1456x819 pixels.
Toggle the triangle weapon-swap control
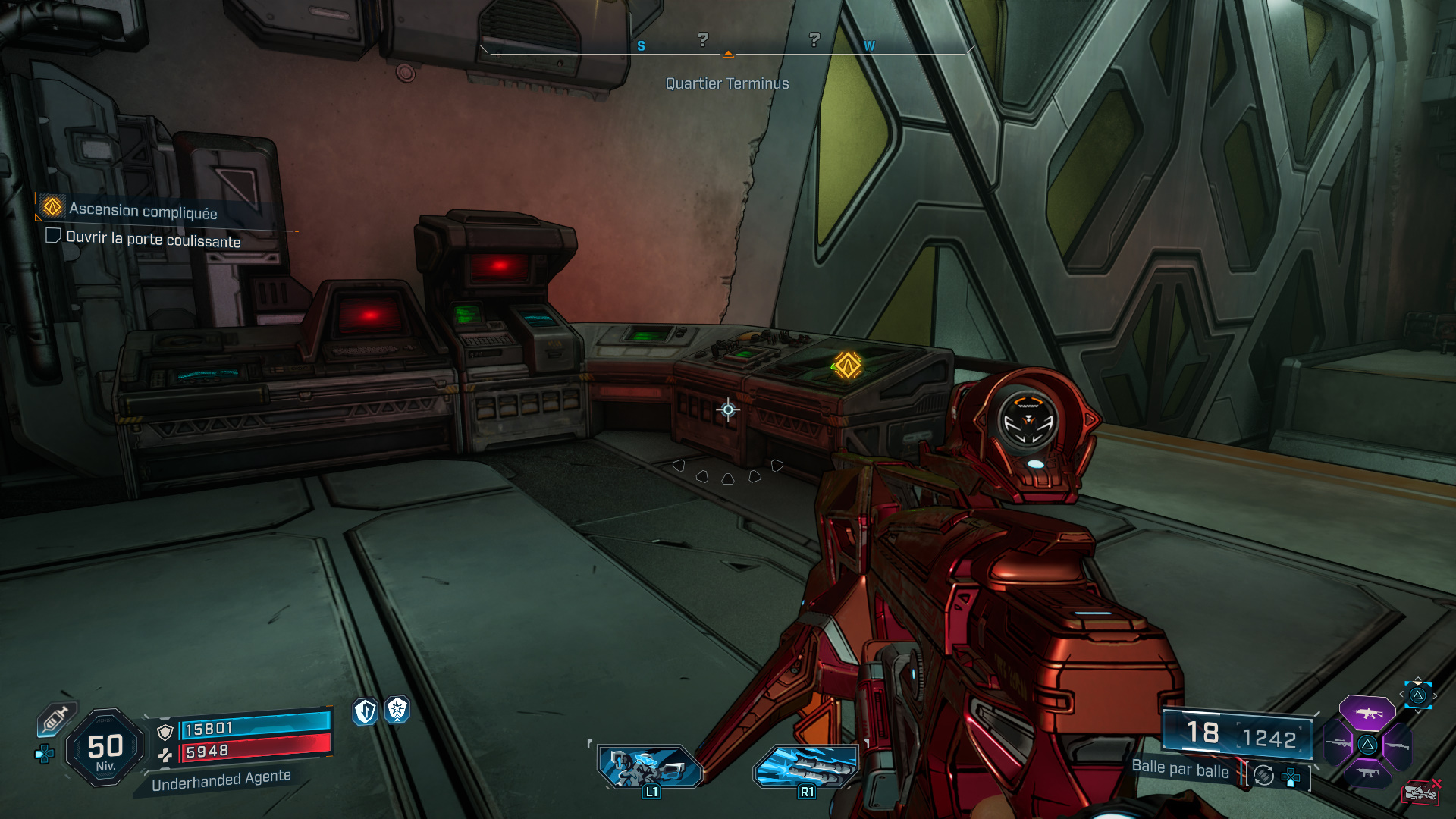click(1367, 745)
